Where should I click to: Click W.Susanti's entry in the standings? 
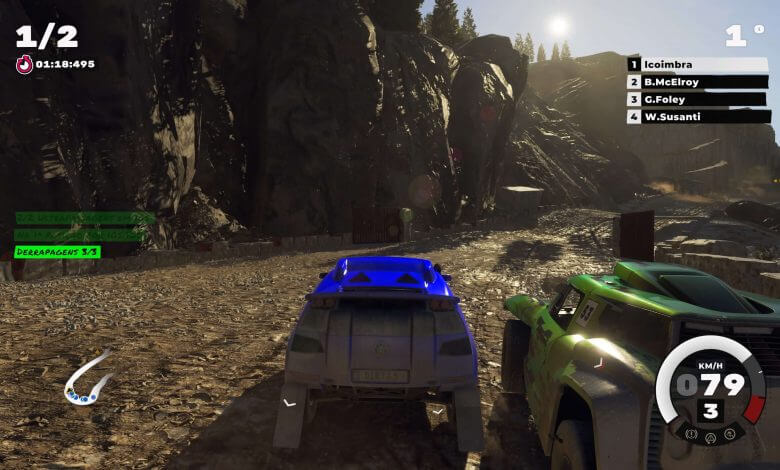tap(698, 116)
